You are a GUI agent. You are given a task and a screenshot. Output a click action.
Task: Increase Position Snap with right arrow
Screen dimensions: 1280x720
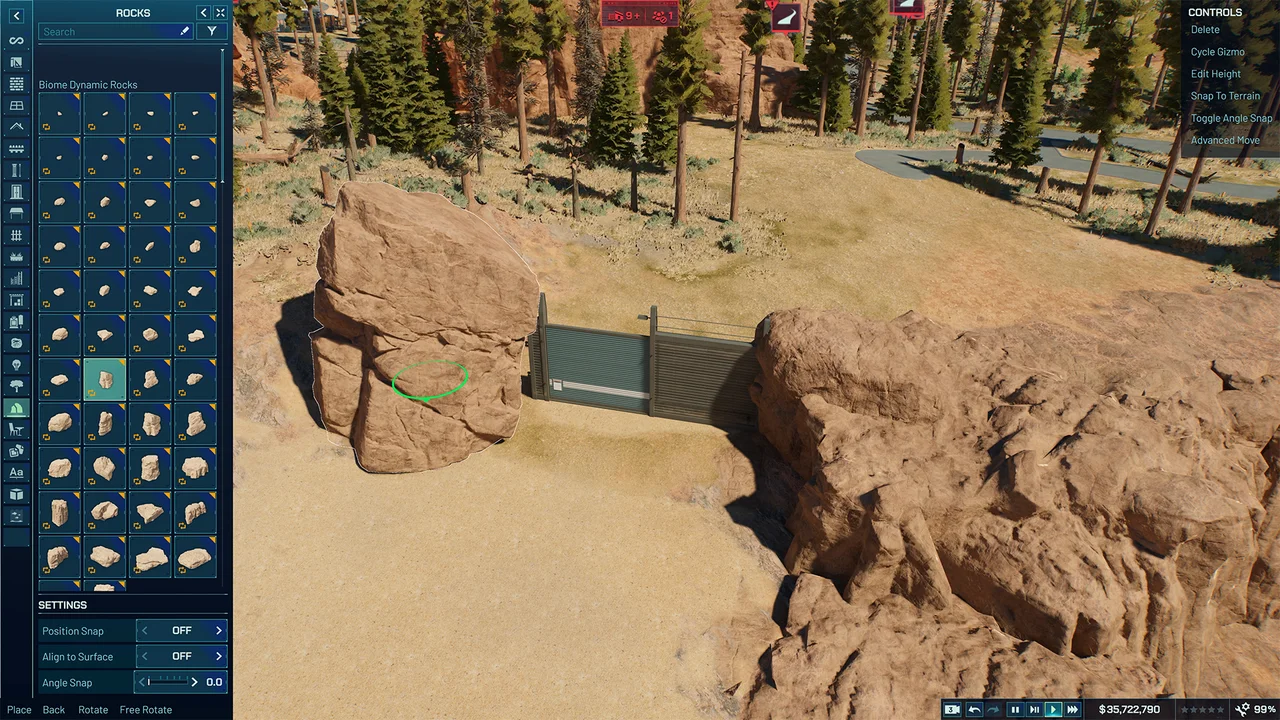click(x=219, y=631)
